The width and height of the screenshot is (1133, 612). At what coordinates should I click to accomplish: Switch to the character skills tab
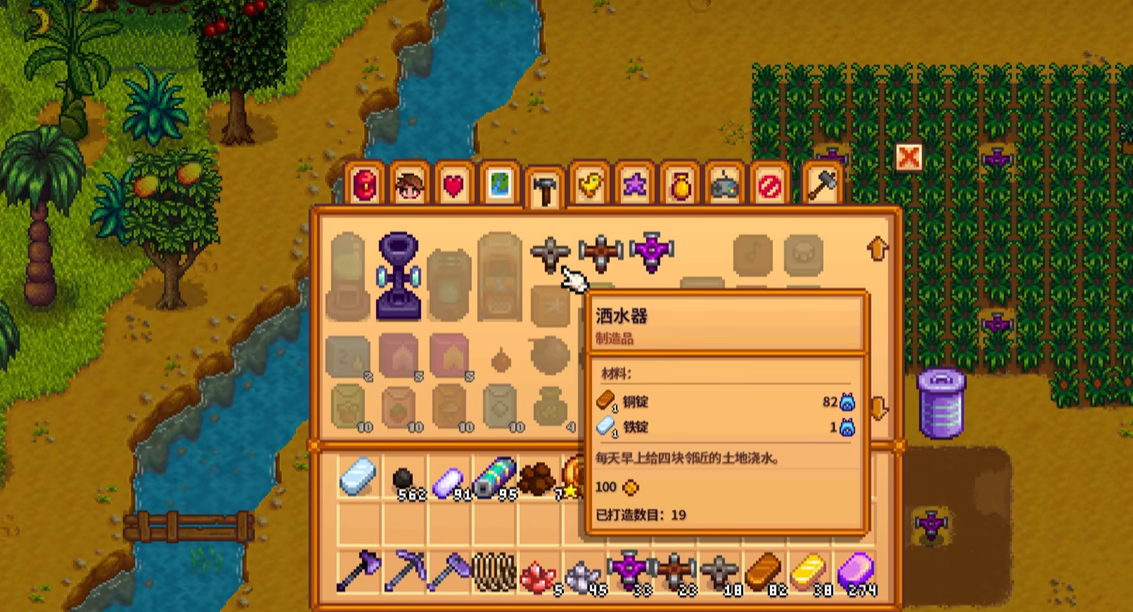click(410, 186)
